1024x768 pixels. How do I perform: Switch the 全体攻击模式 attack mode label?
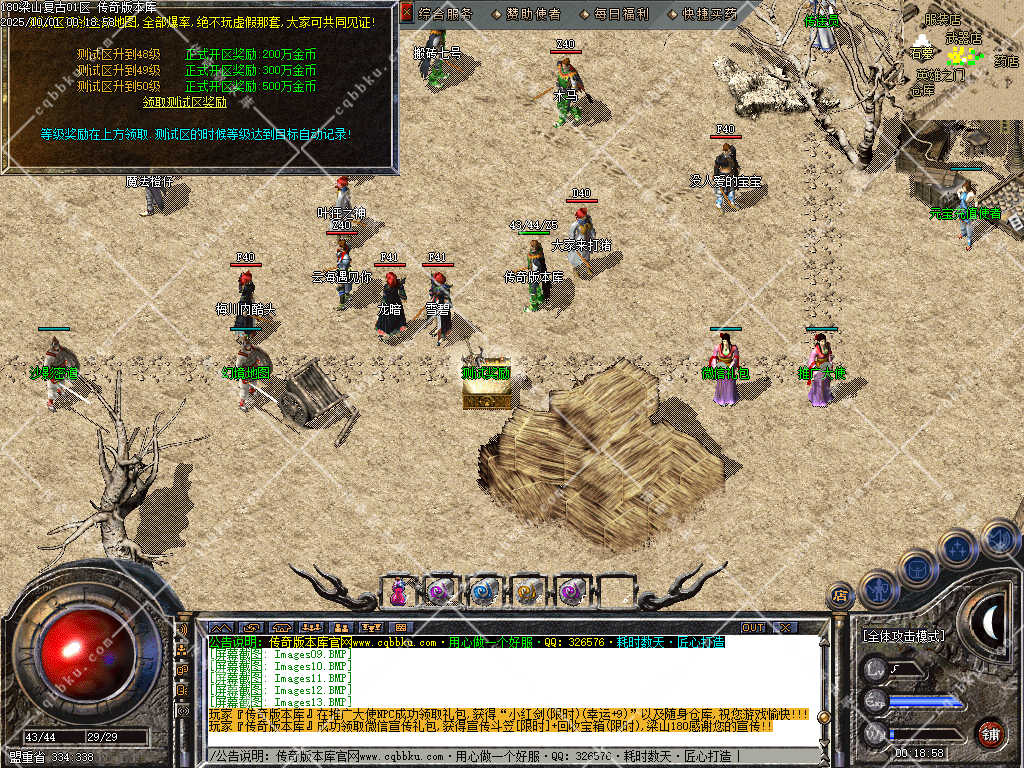tap(903, 636)
